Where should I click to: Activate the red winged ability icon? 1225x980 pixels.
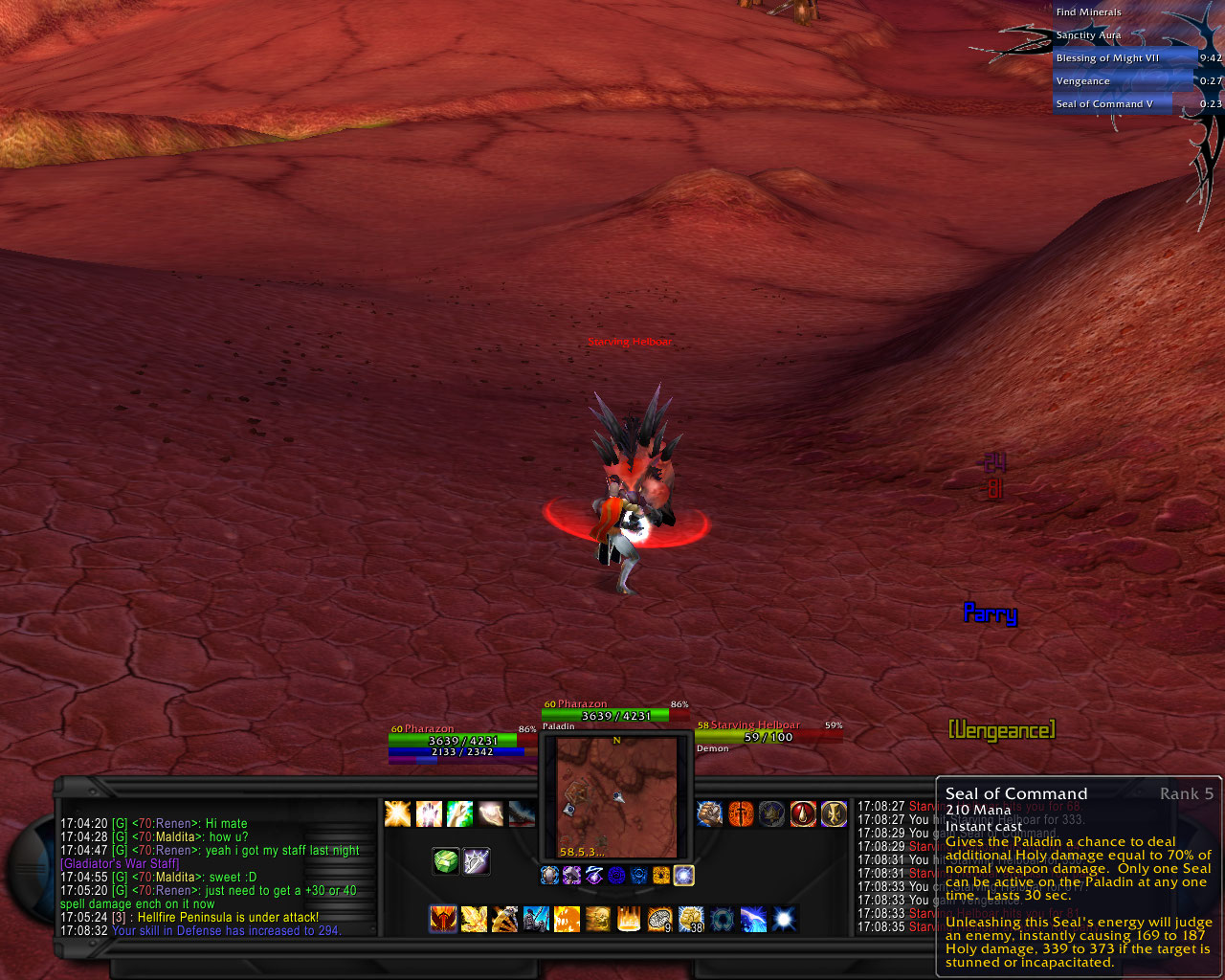pos(442,920)
